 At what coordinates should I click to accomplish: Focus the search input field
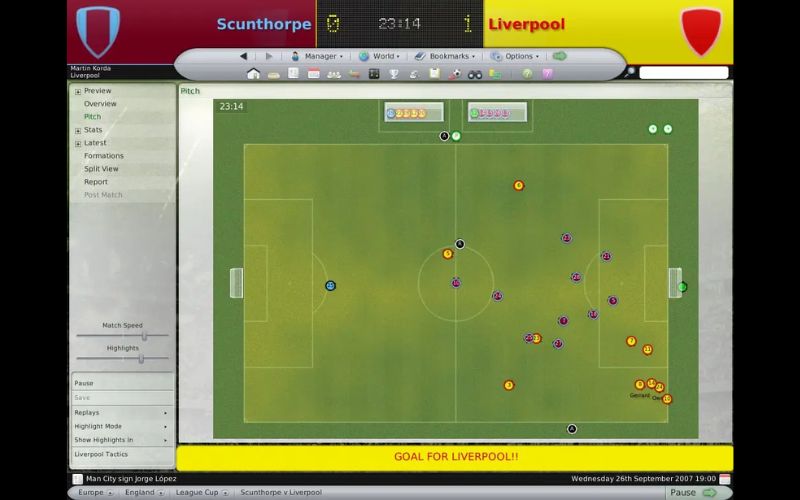click(684, 73)
